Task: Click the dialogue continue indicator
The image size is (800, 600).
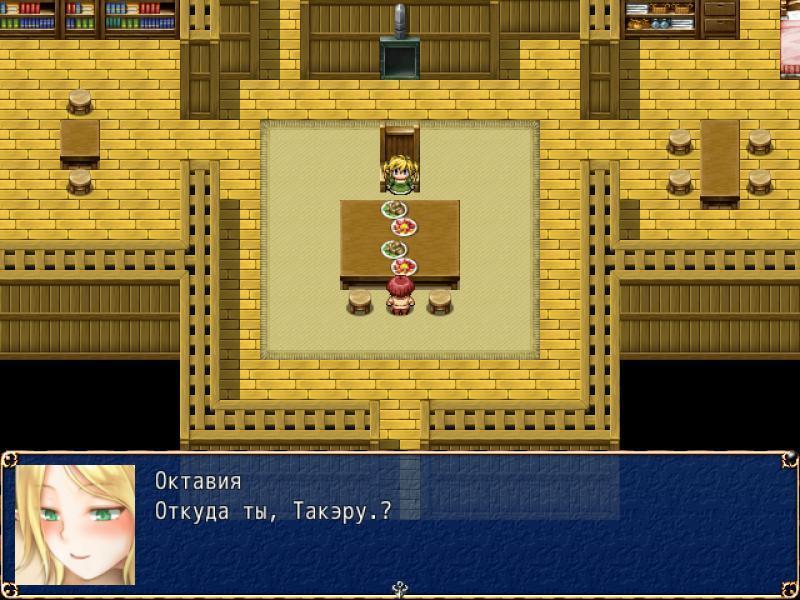Action: 400,589
